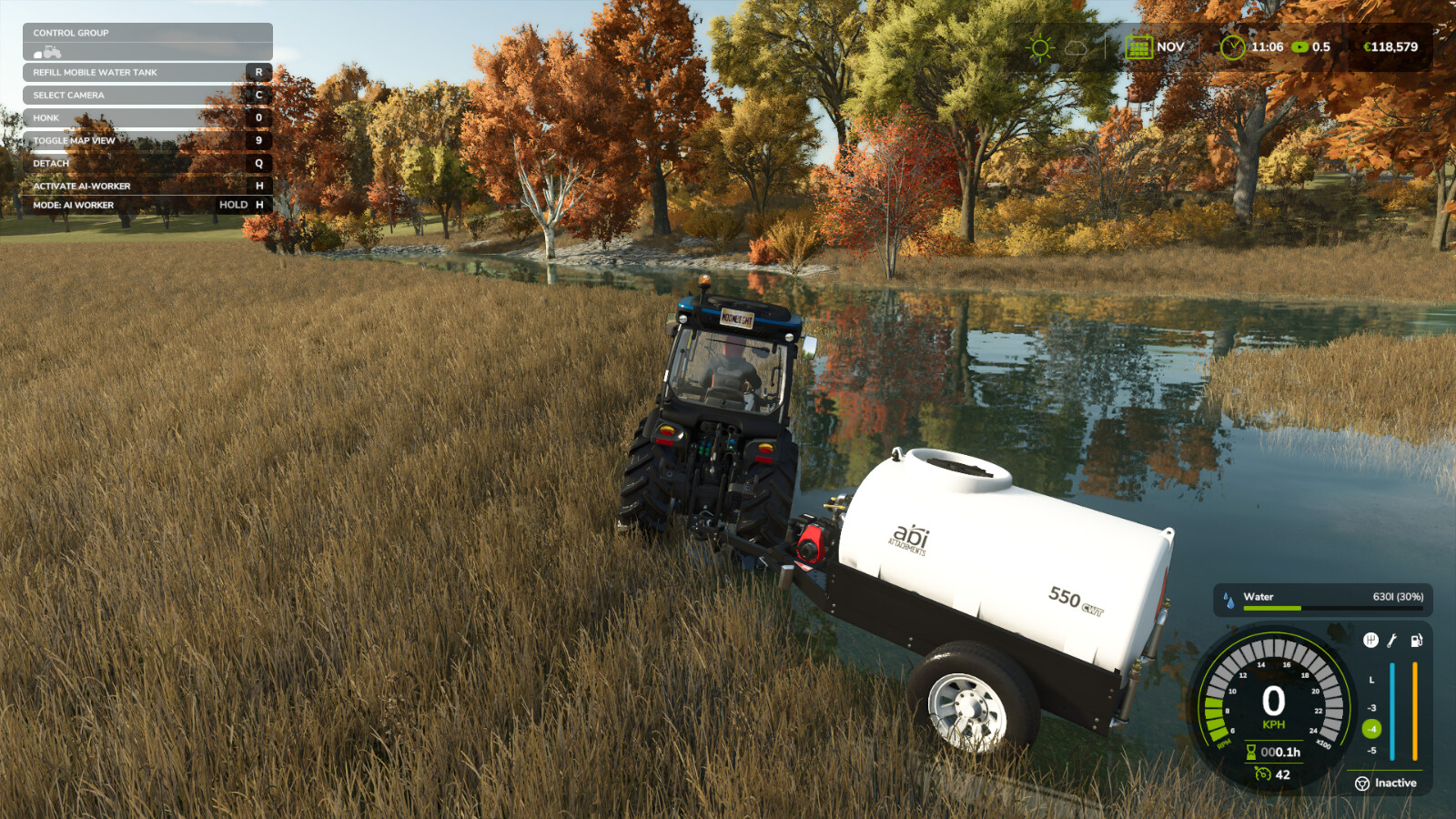Activate the AI-Worker option
The height and width of the screenshot is (819, 1456).
pyautogui.click(x=82, y=185)
